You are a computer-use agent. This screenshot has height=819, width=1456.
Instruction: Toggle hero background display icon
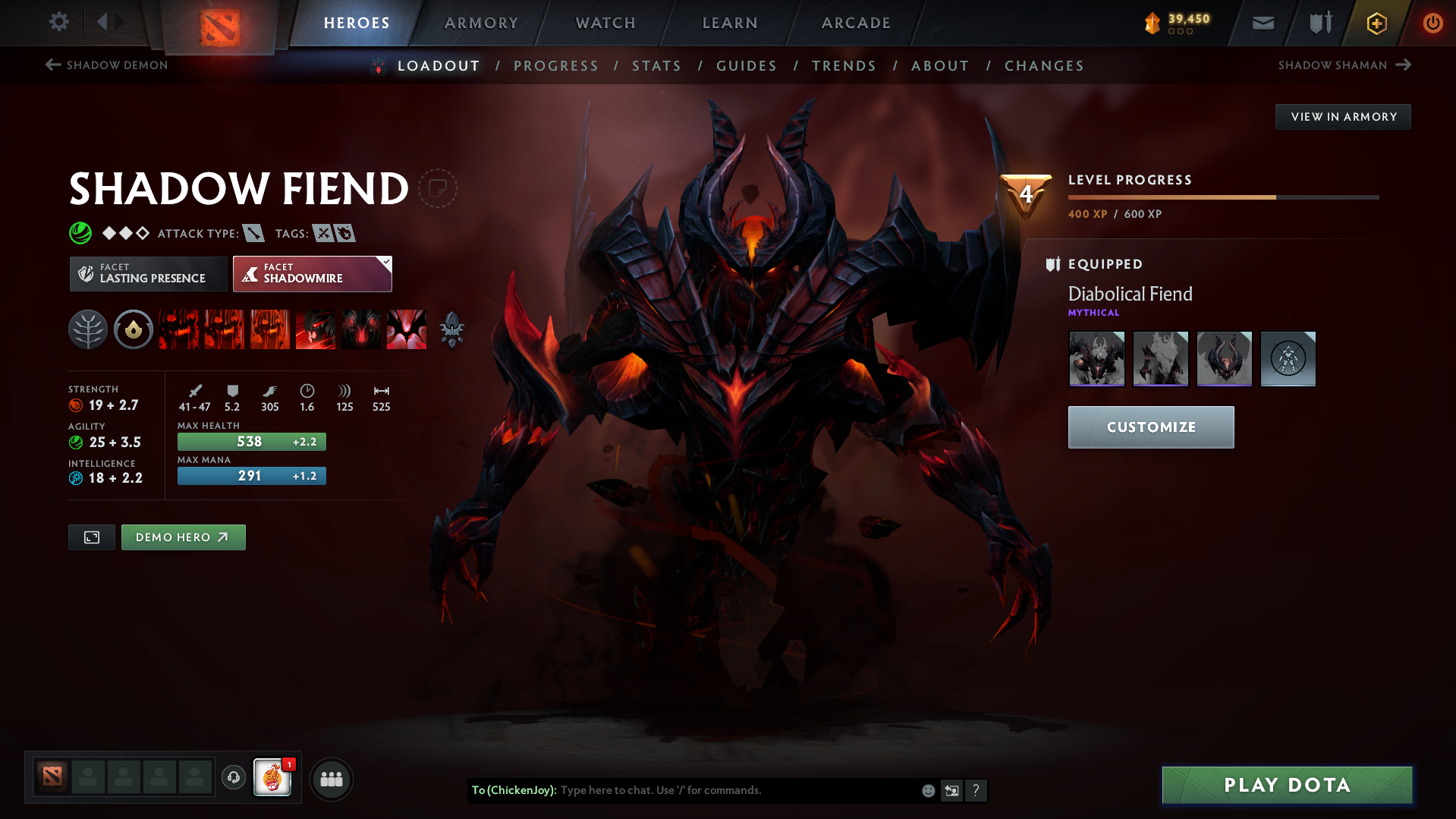coord(91,537)
